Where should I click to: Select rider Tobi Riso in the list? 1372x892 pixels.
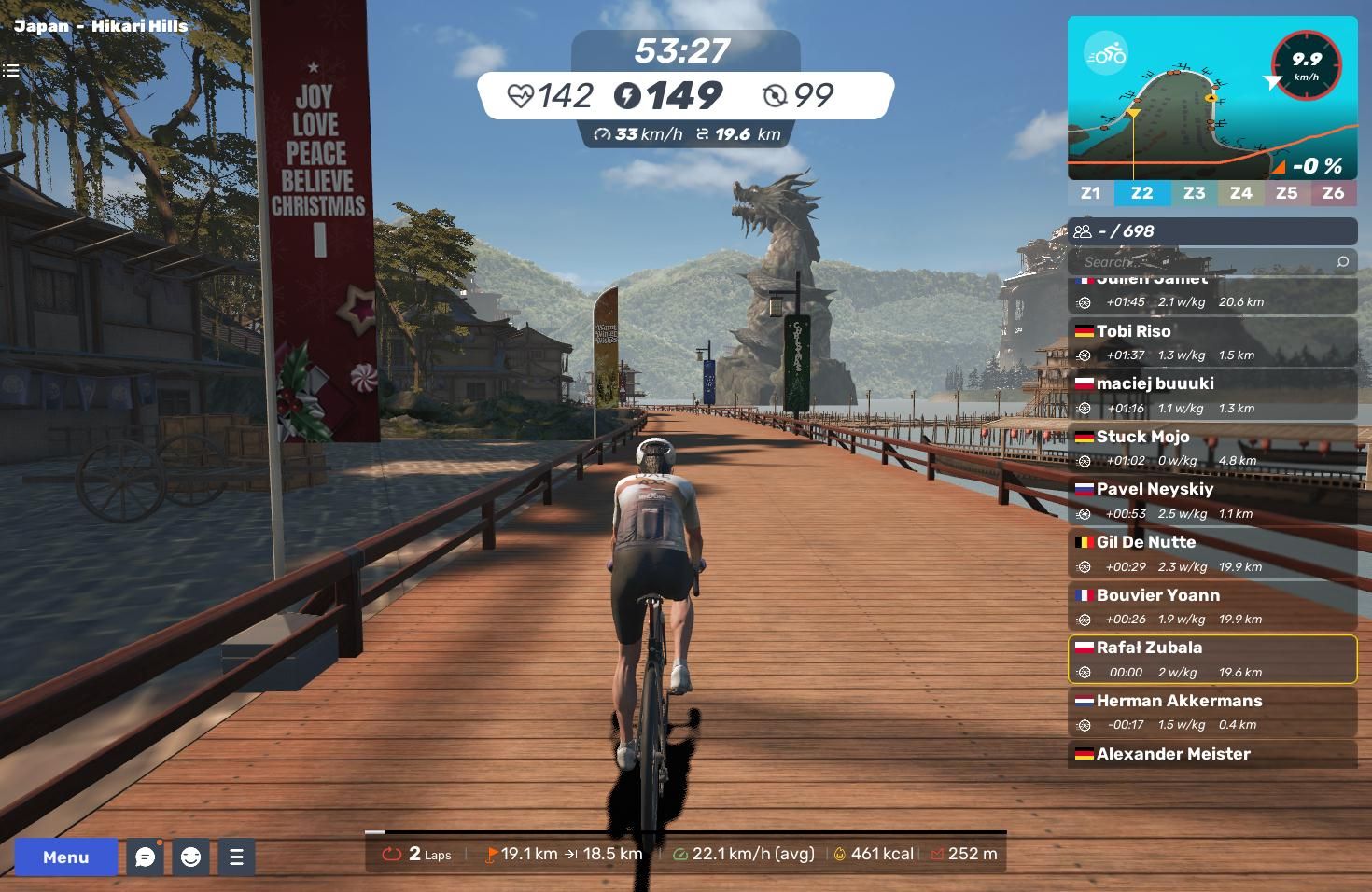1211,341
